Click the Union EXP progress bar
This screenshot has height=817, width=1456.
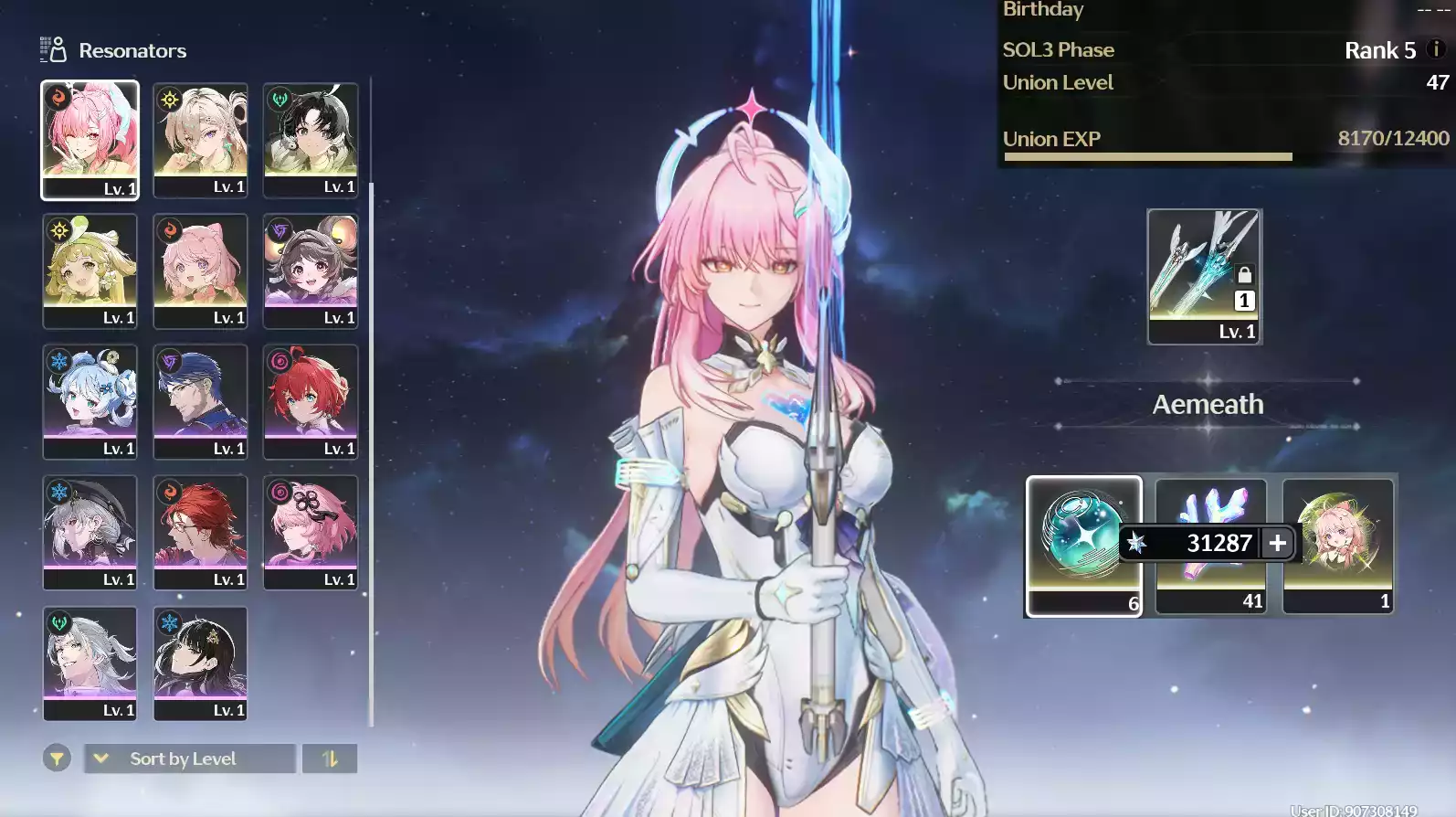click(x=1147, y=156)
